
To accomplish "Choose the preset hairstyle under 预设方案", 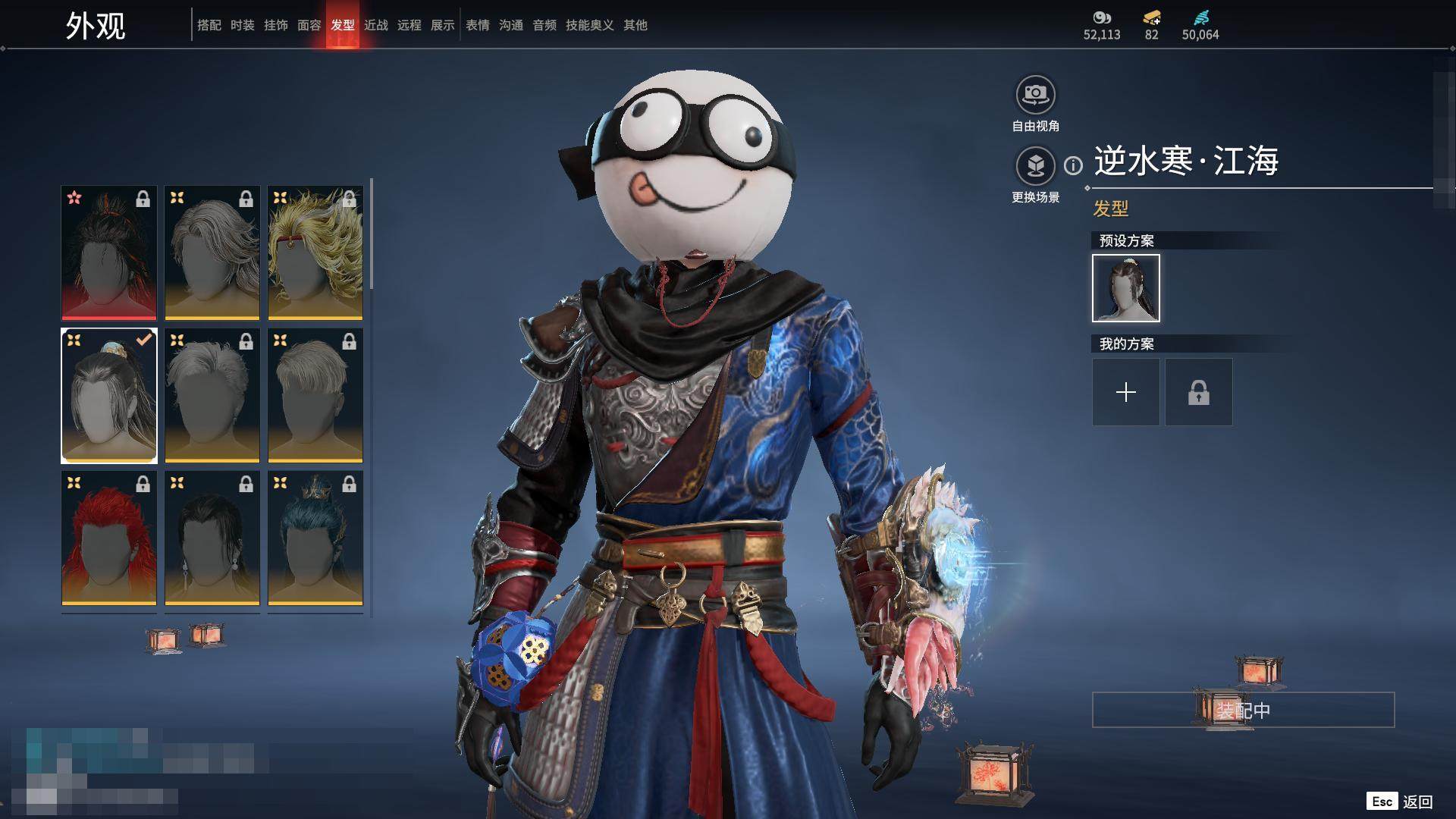I will [x=1125, y=288].
